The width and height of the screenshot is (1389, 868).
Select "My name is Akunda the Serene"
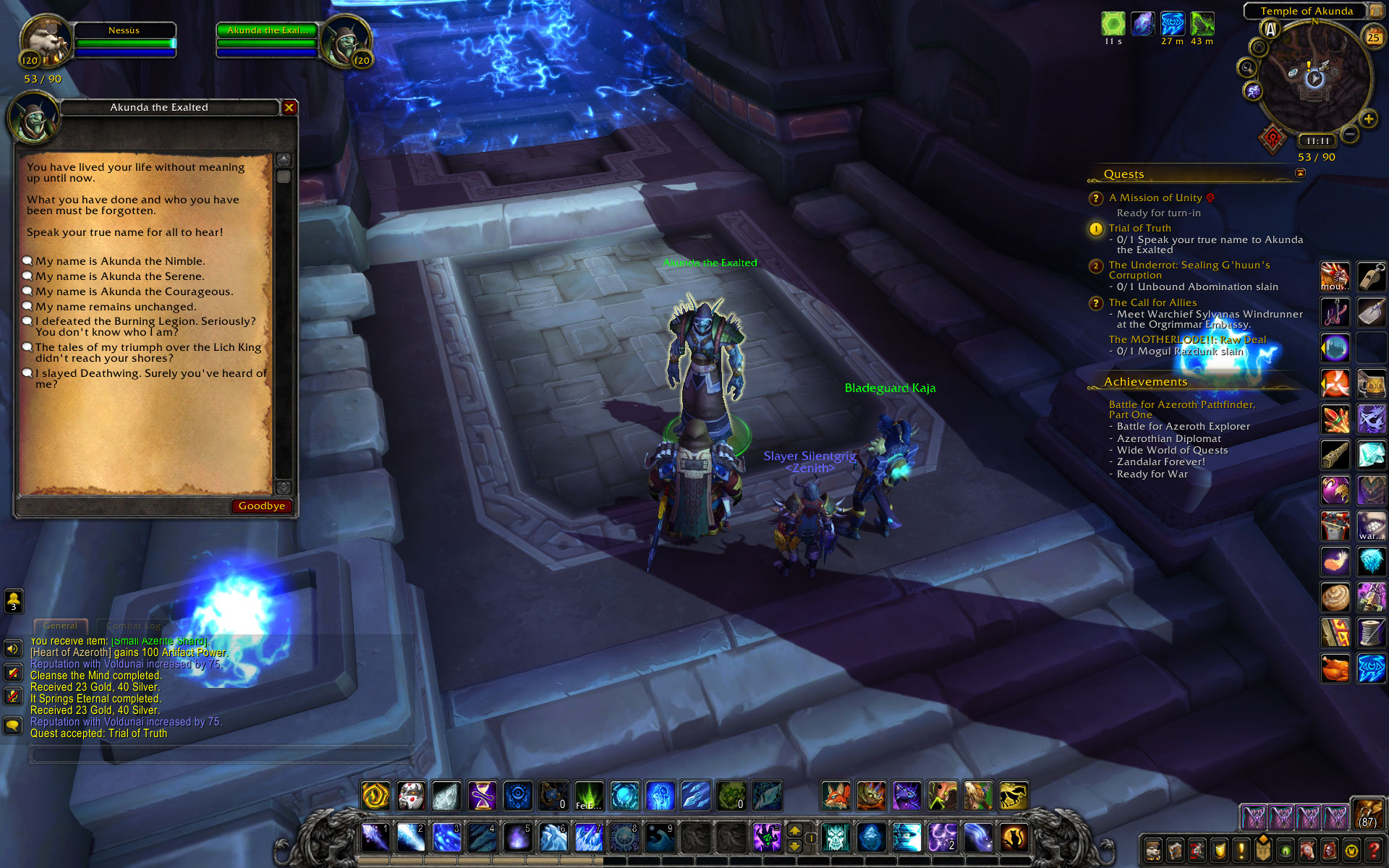pos(119,276)
